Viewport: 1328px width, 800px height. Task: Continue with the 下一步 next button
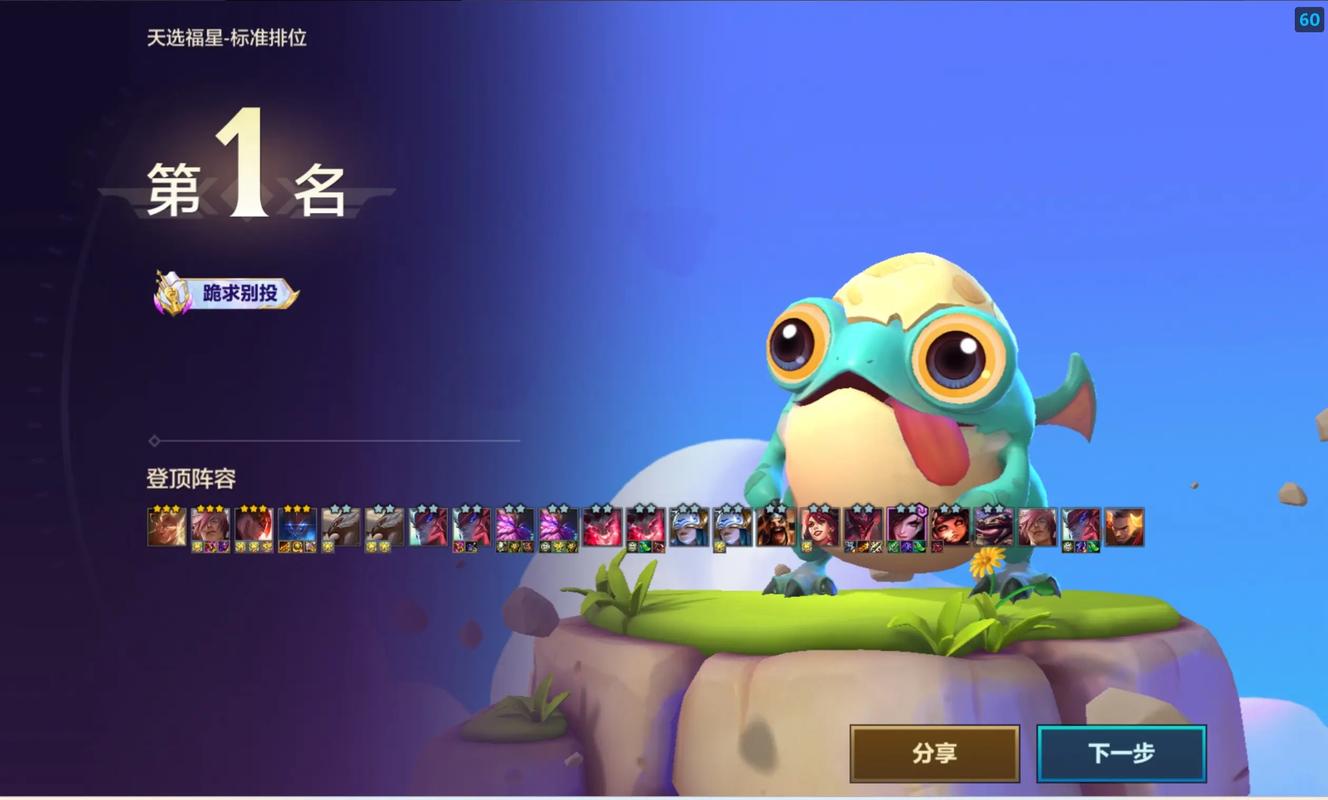[x=1121, y=753]
